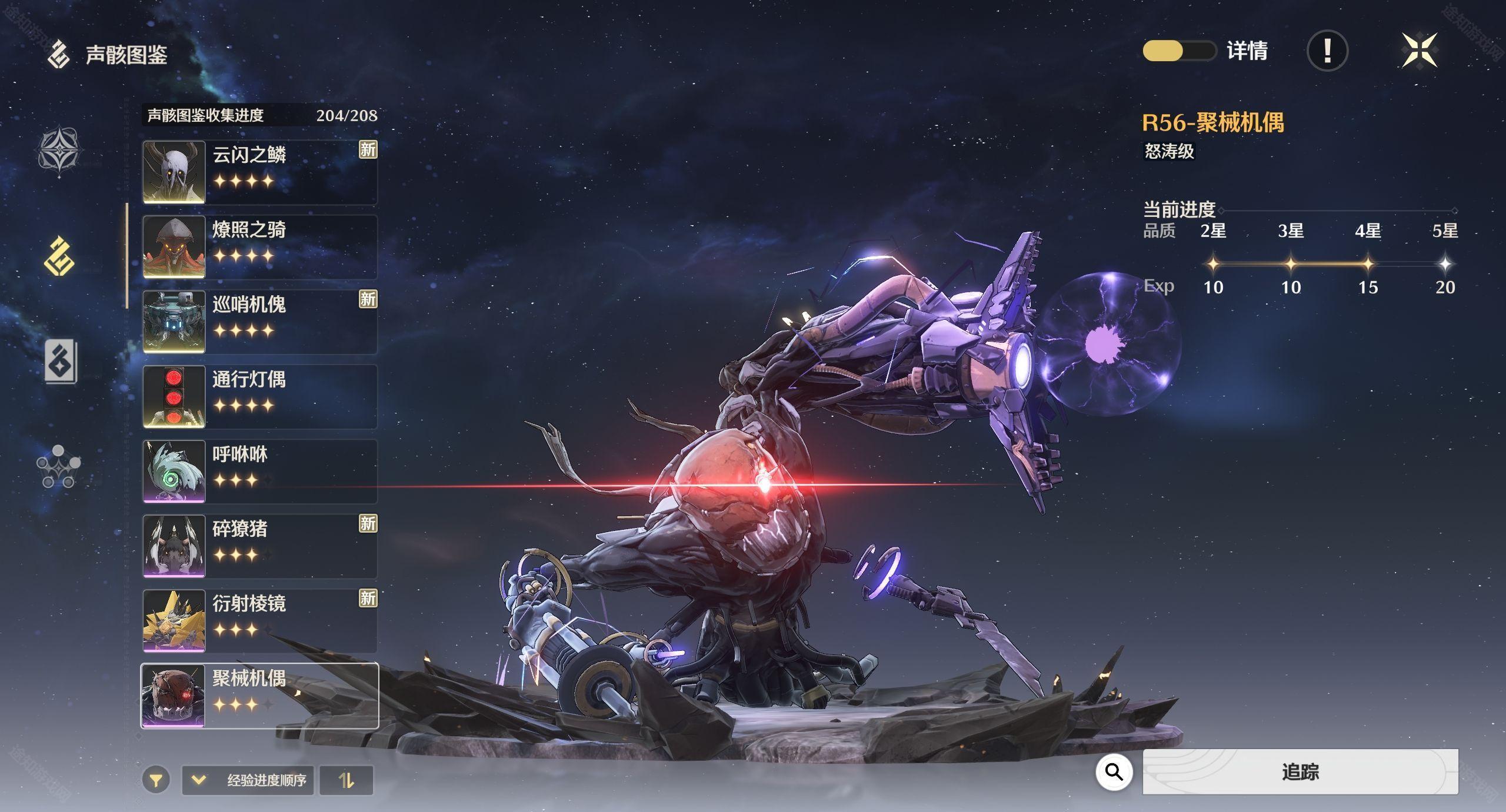1506x812 pixels.
Task: Choose the 燎照之骑 entry
Action: [259, 247]
